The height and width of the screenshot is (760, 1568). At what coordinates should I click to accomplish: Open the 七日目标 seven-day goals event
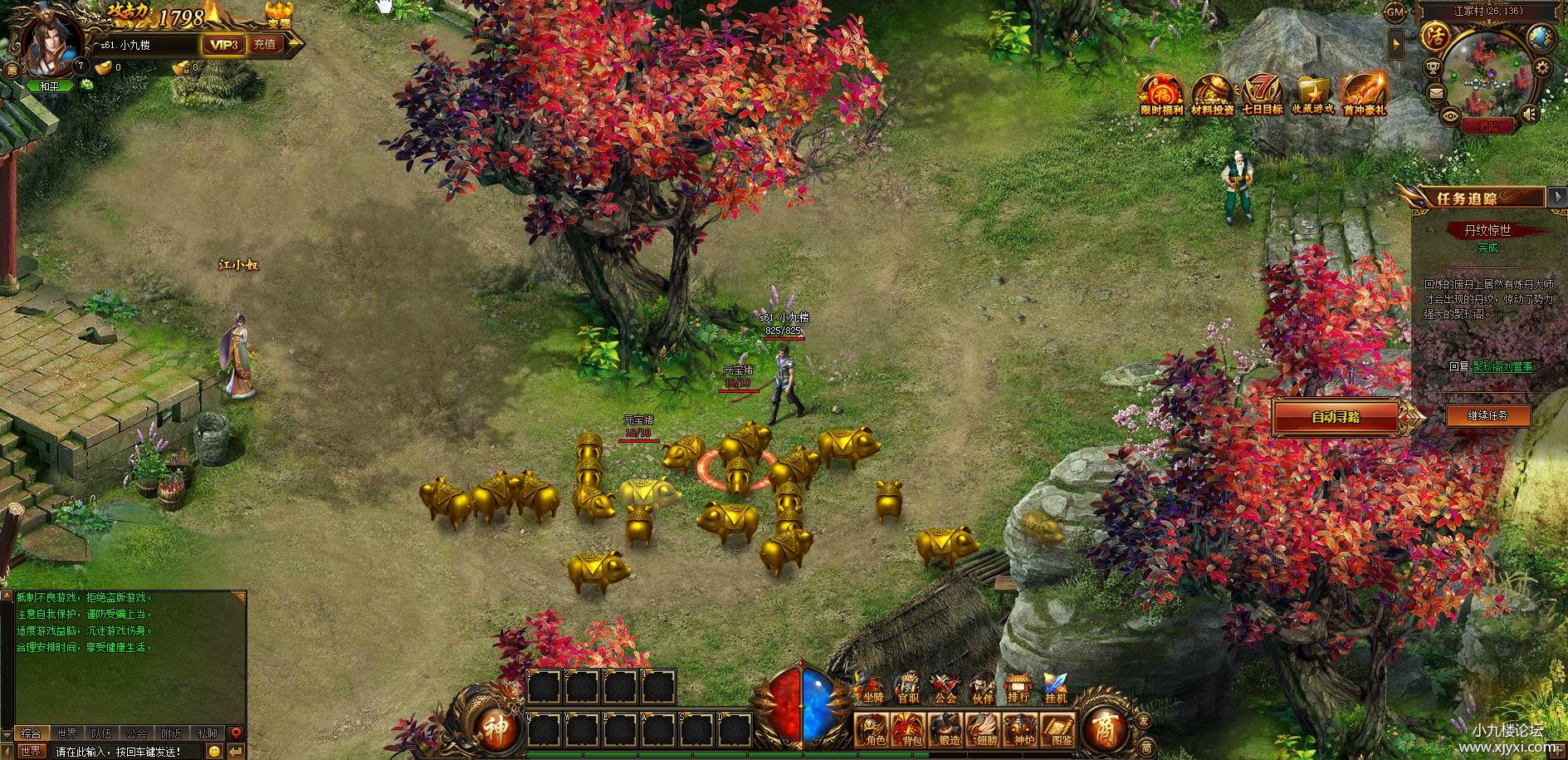pos(1262,96)
